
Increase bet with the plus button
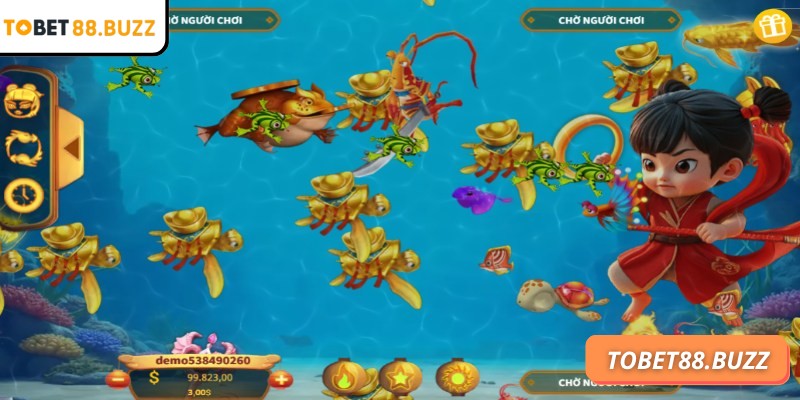(x=280, y=378)
